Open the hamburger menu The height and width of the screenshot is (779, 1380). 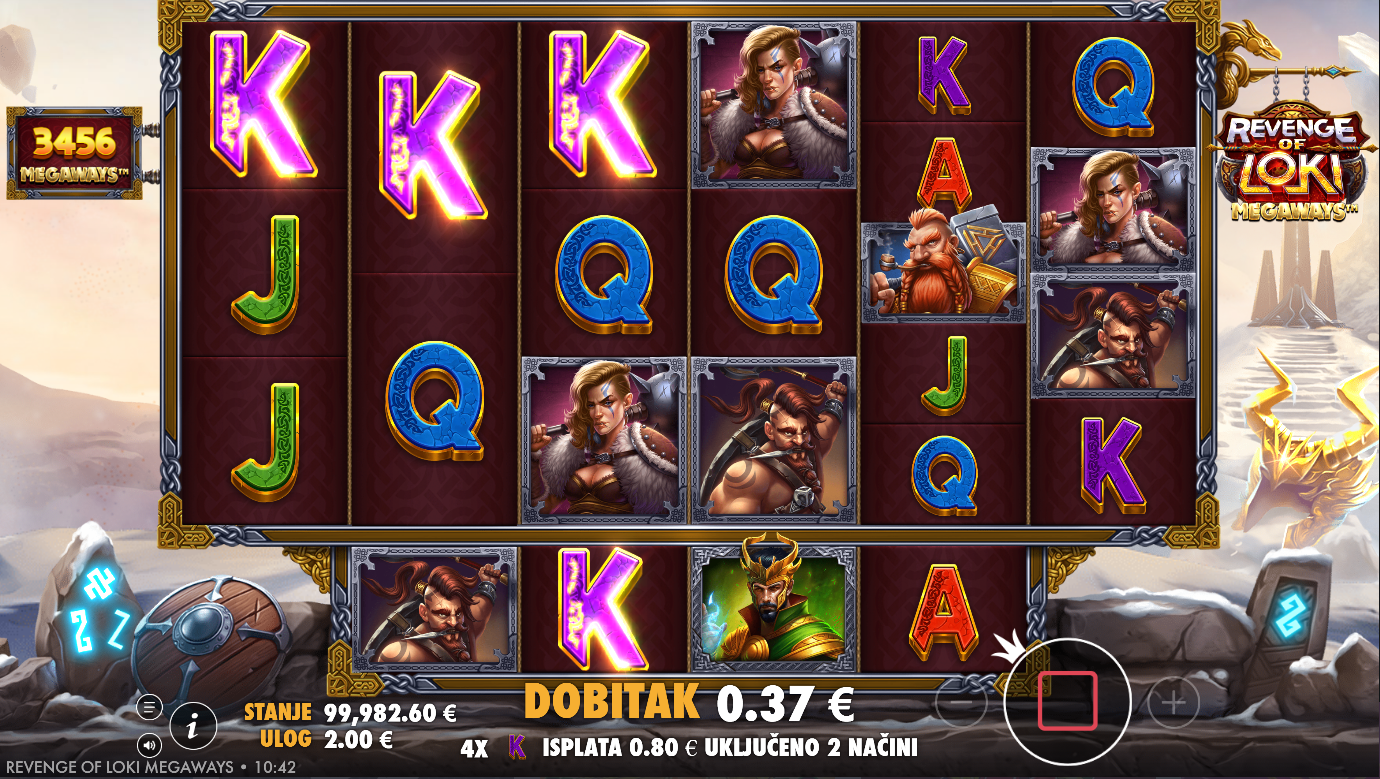[x=149, y=707]
